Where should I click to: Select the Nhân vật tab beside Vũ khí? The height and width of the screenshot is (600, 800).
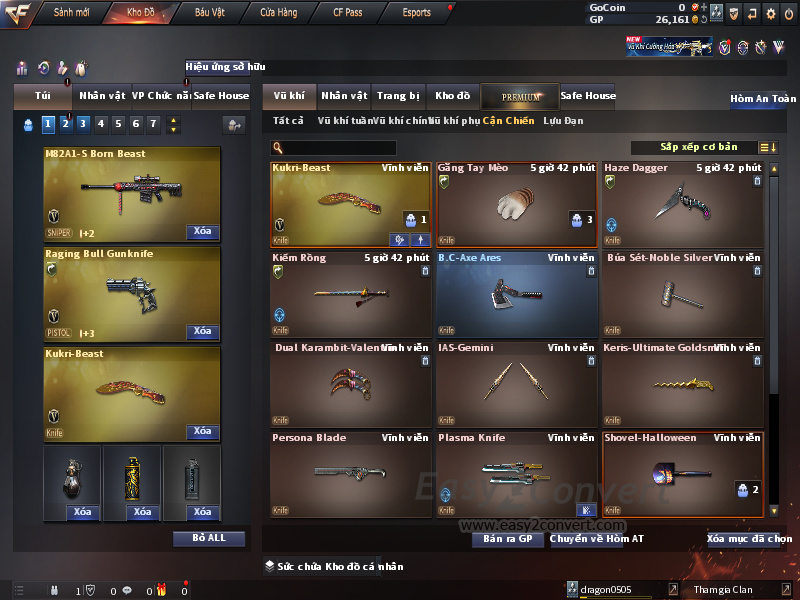tap(344, 96)
